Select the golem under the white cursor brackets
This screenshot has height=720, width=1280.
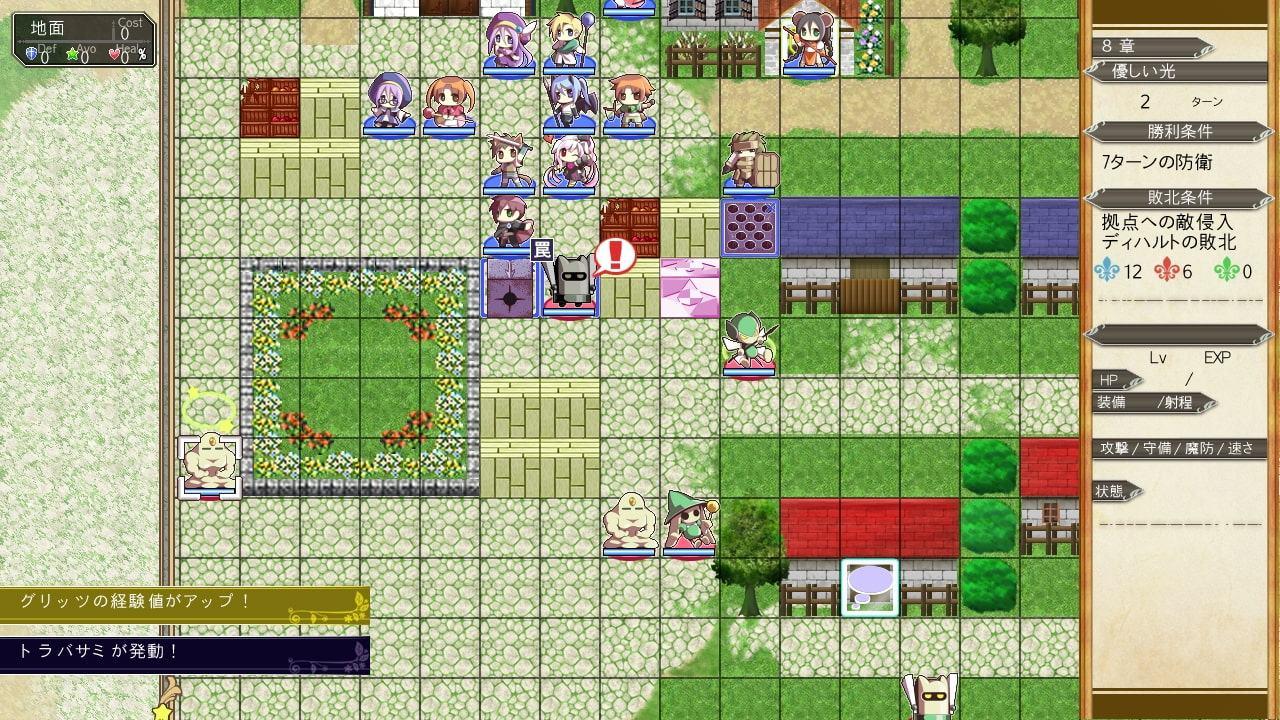209,465
